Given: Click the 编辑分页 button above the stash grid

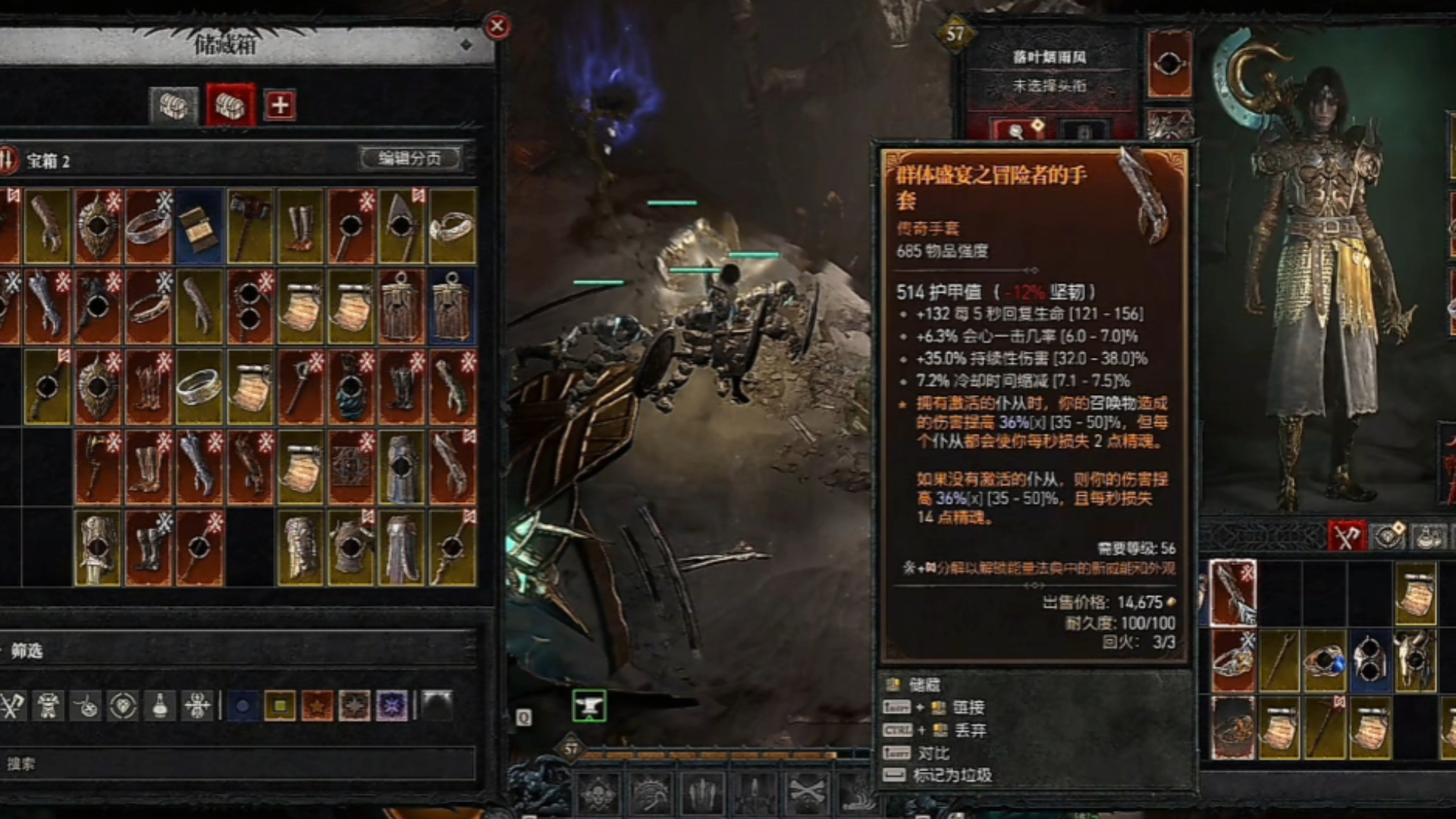Looking at the screenshot, I should (x=409, y=157).
